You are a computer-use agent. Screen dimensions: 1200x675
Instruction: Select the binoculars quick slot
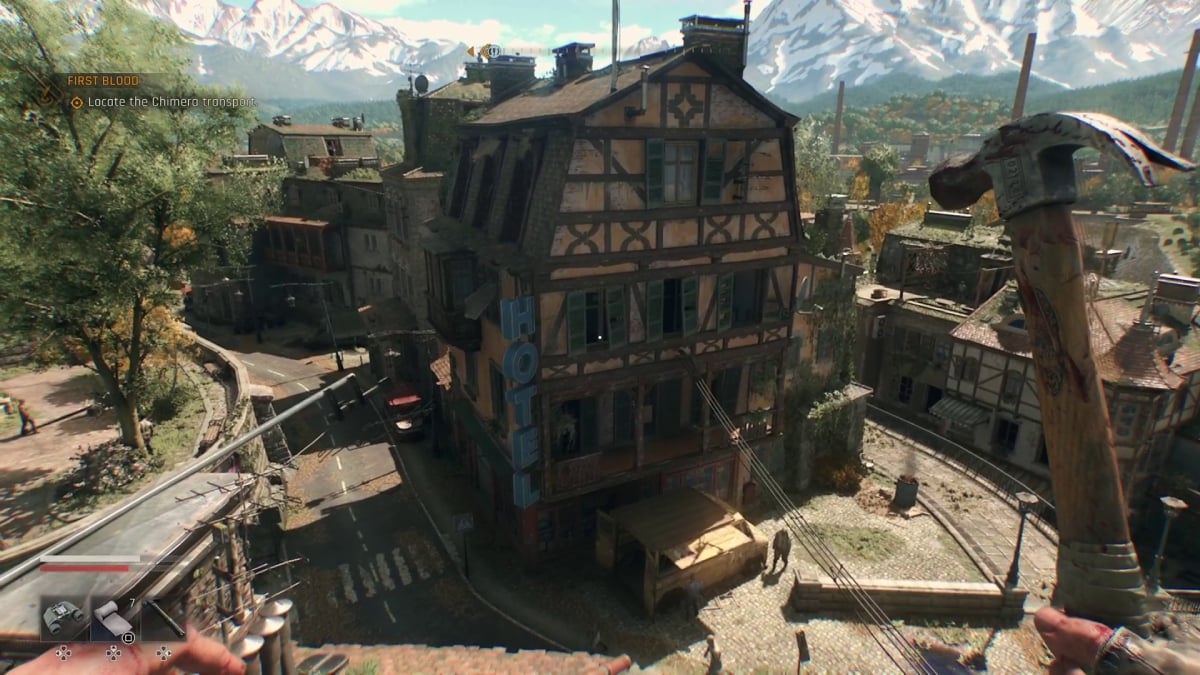(x=63, y=619)
